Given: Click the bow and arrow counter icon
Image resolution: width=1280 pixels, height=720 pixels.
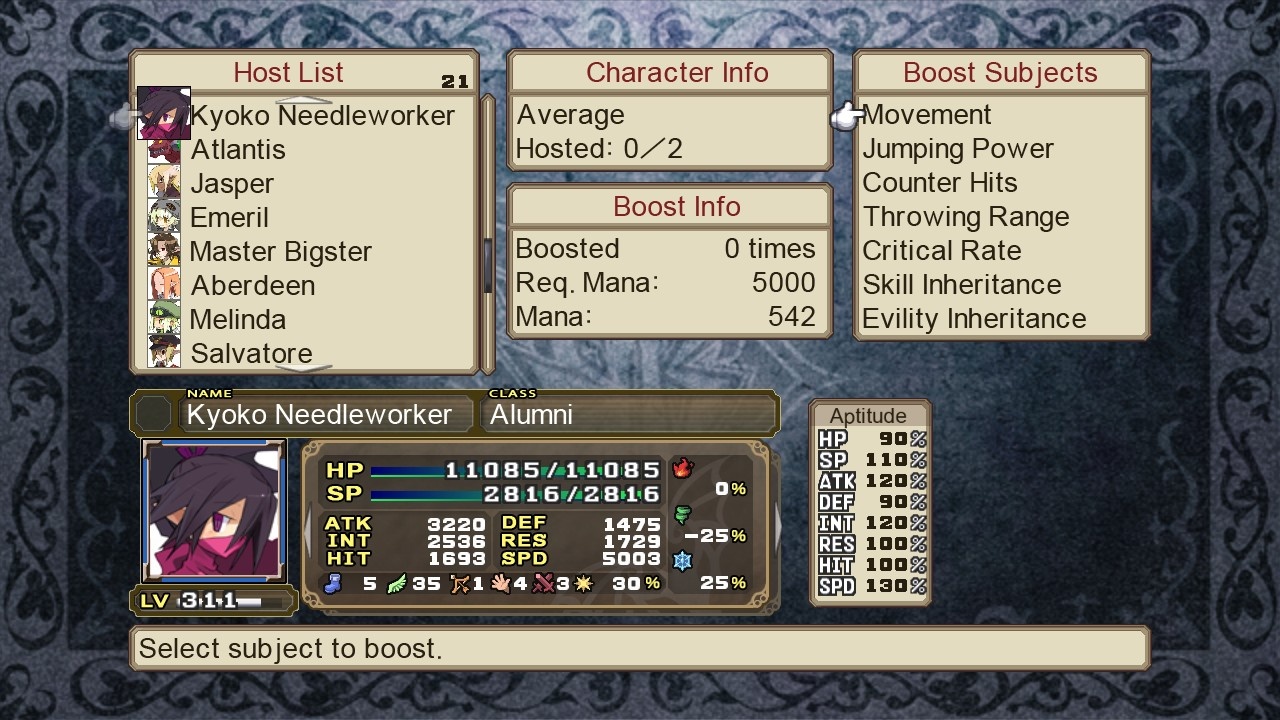Looking at the screenshot, I should click(x=461, y=583).
